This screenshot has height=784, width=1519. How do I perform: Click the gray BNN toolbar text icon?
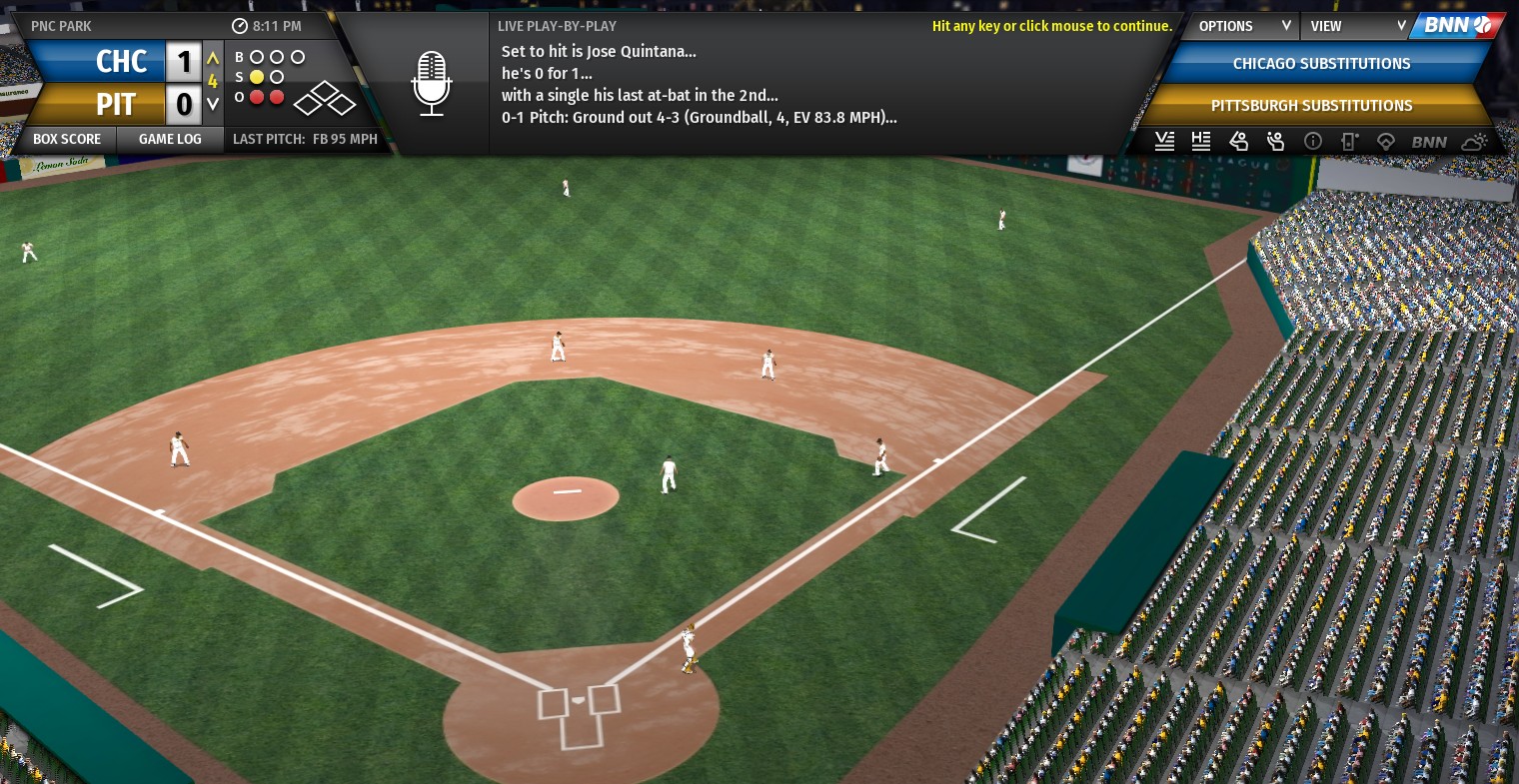pos(1429,141)
